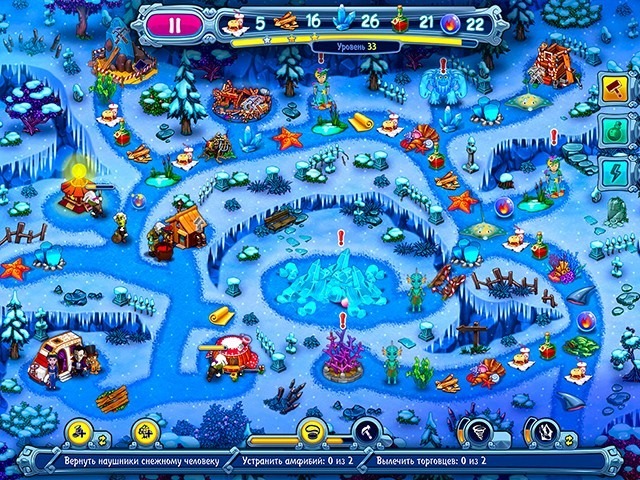Activate the lightning bolt bonus
The height and width of the screenshot is (480, 640).
click(x=611, y=170)
